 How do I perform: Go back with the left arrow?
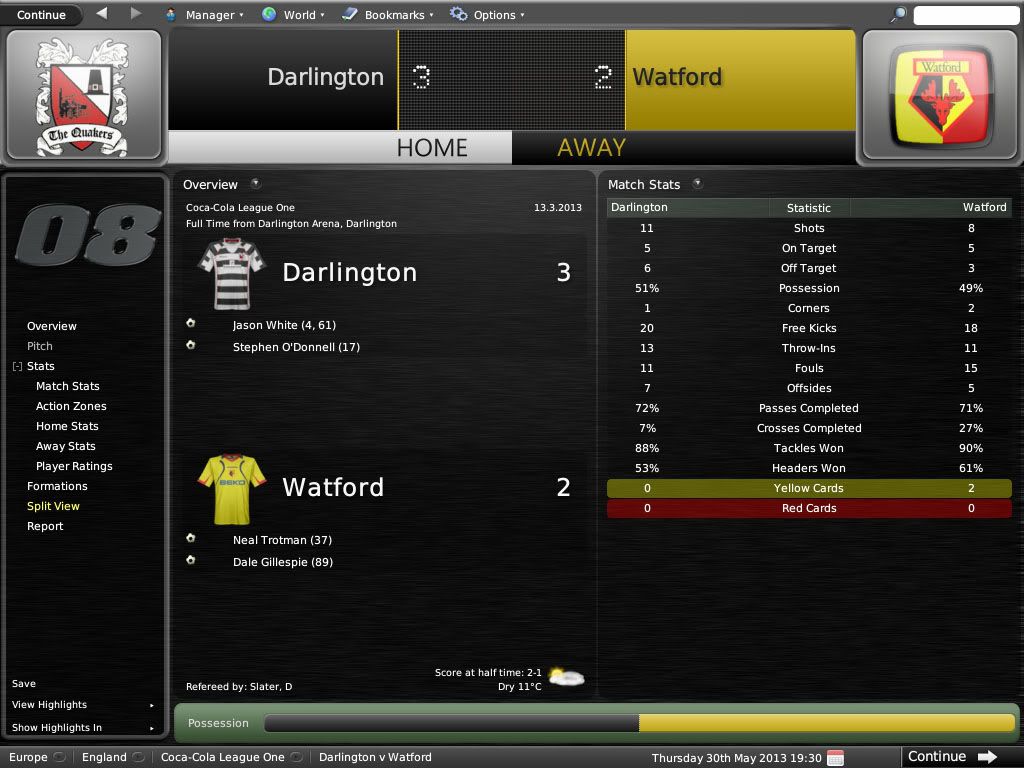click(102, 14)
